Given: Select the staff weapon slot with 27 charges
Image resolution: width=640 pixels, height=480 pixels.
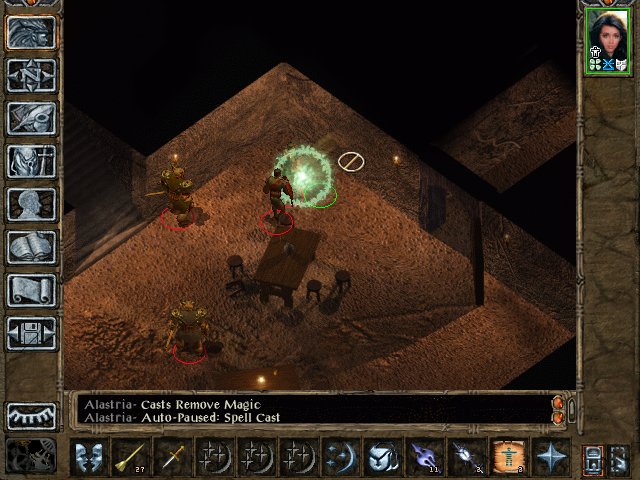Looking at the screenshot, I should tap(132, 456).
